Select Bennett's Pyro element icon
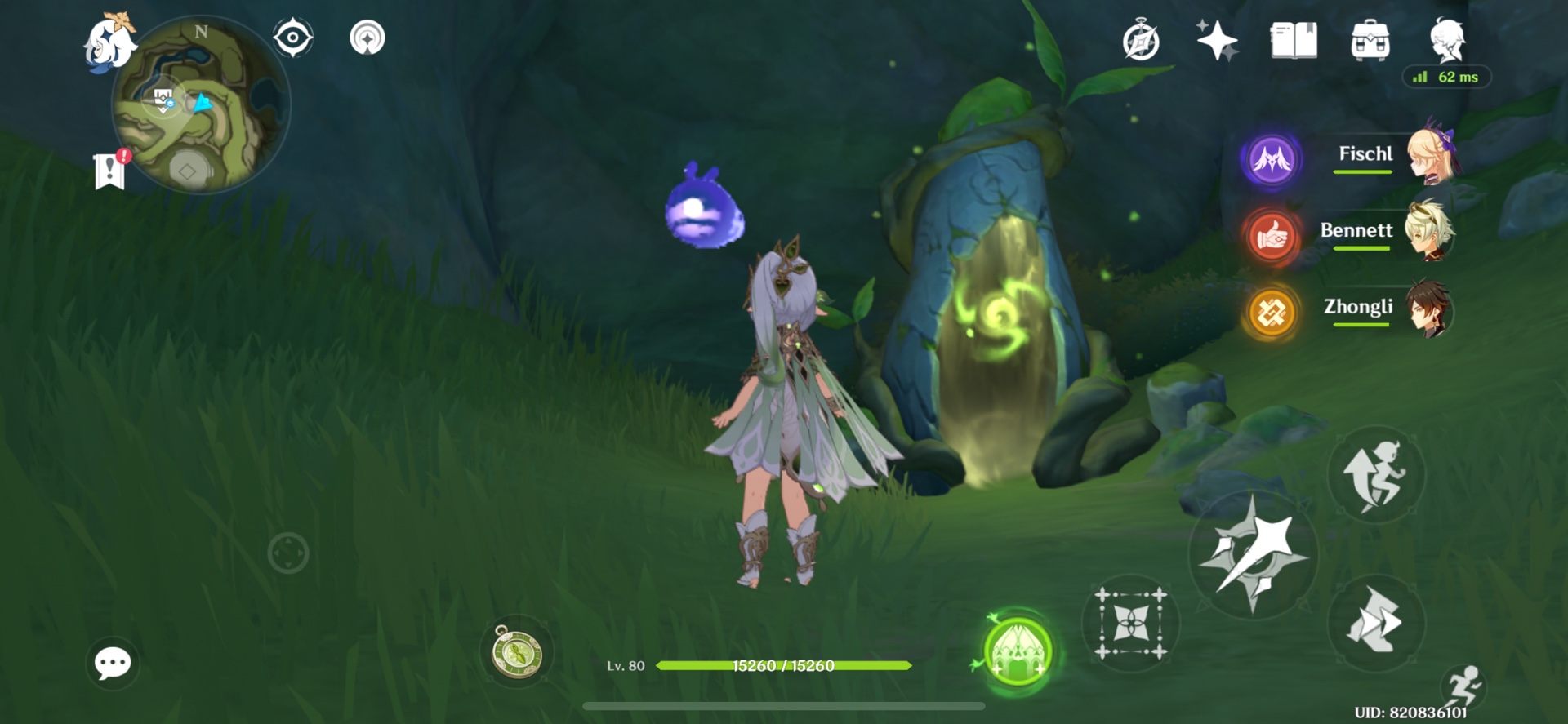 pos(1271,236)
